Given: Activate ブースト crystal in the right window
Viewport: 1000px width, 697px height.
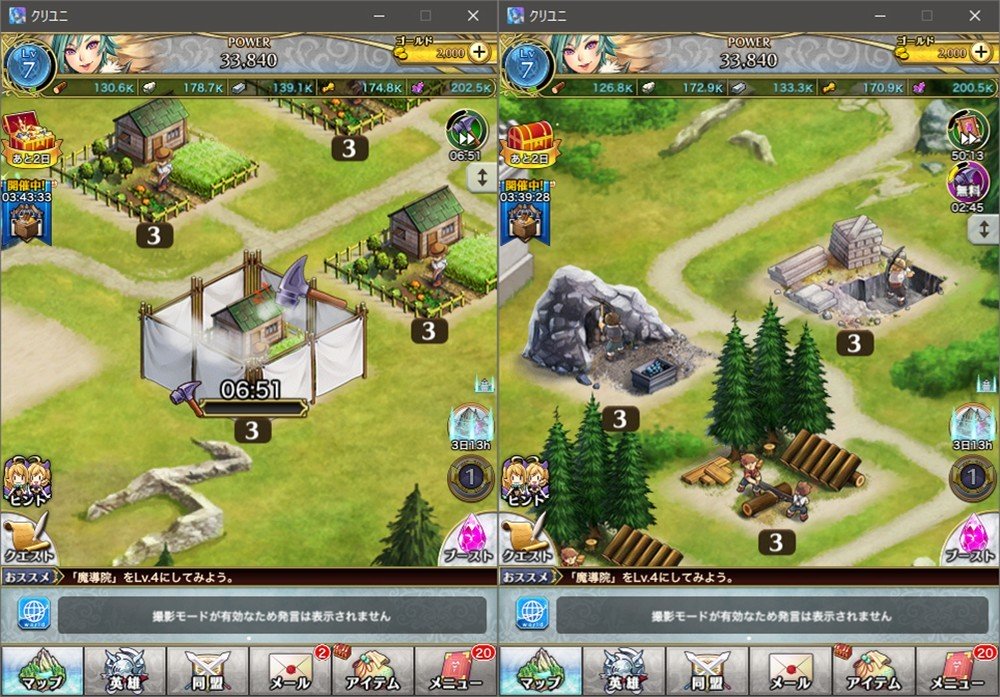Looking at the screenshot, I should pos(968,540).
